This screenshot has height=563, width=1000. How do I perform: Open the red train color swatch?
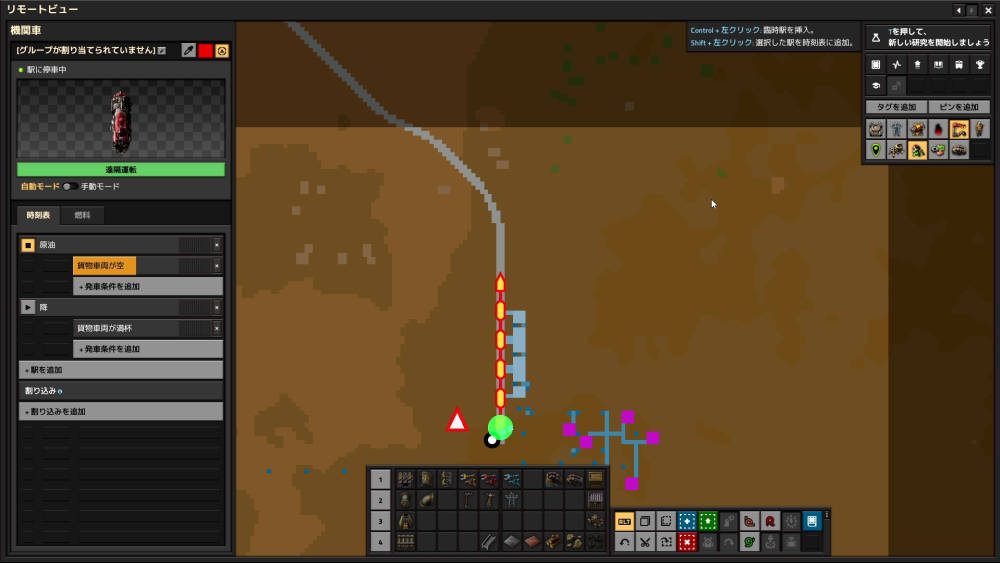[x=205, y=50]
